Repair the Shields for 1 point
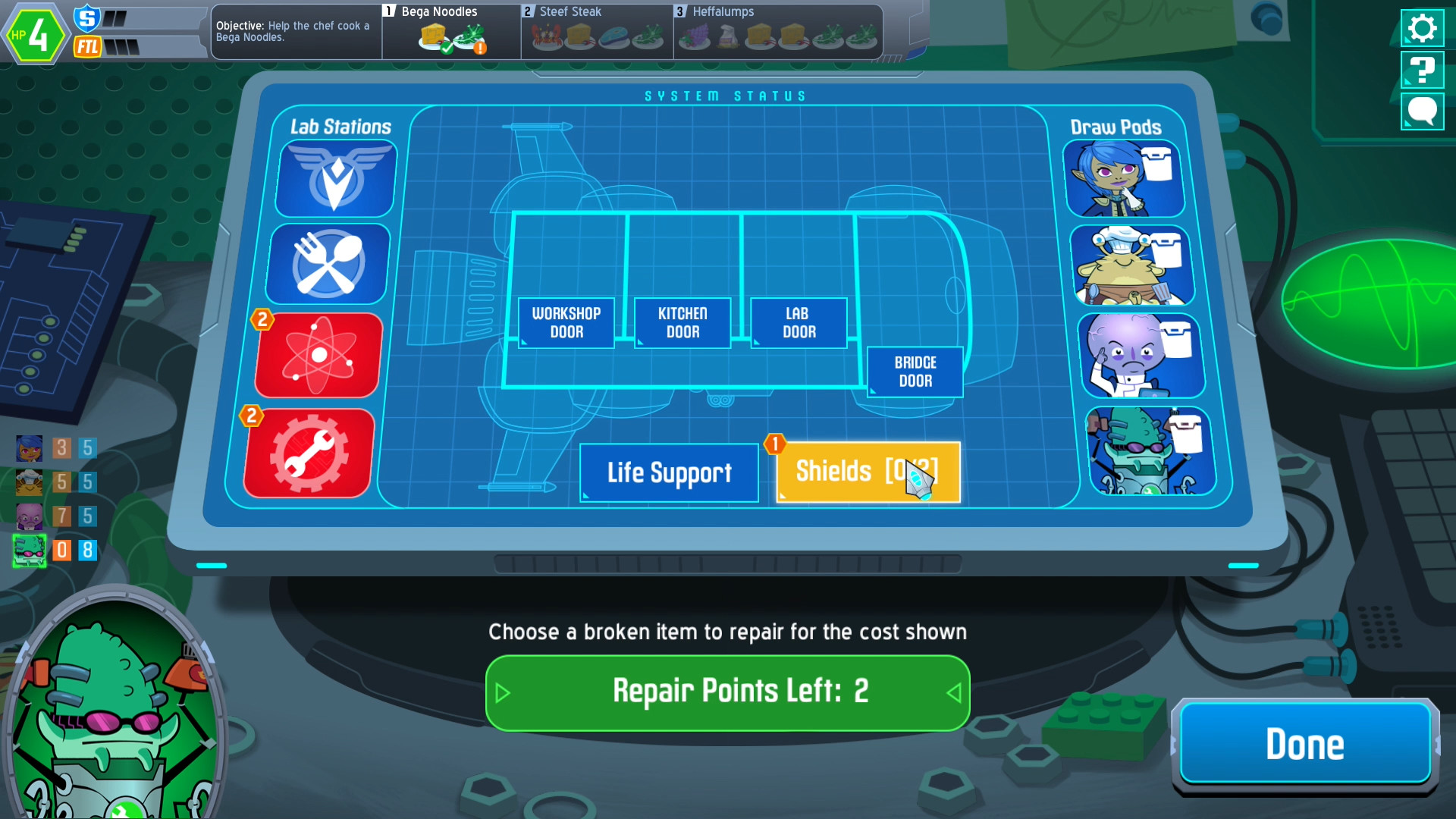The height and width of the screenshot is (819, 1456). click(868, 472)
